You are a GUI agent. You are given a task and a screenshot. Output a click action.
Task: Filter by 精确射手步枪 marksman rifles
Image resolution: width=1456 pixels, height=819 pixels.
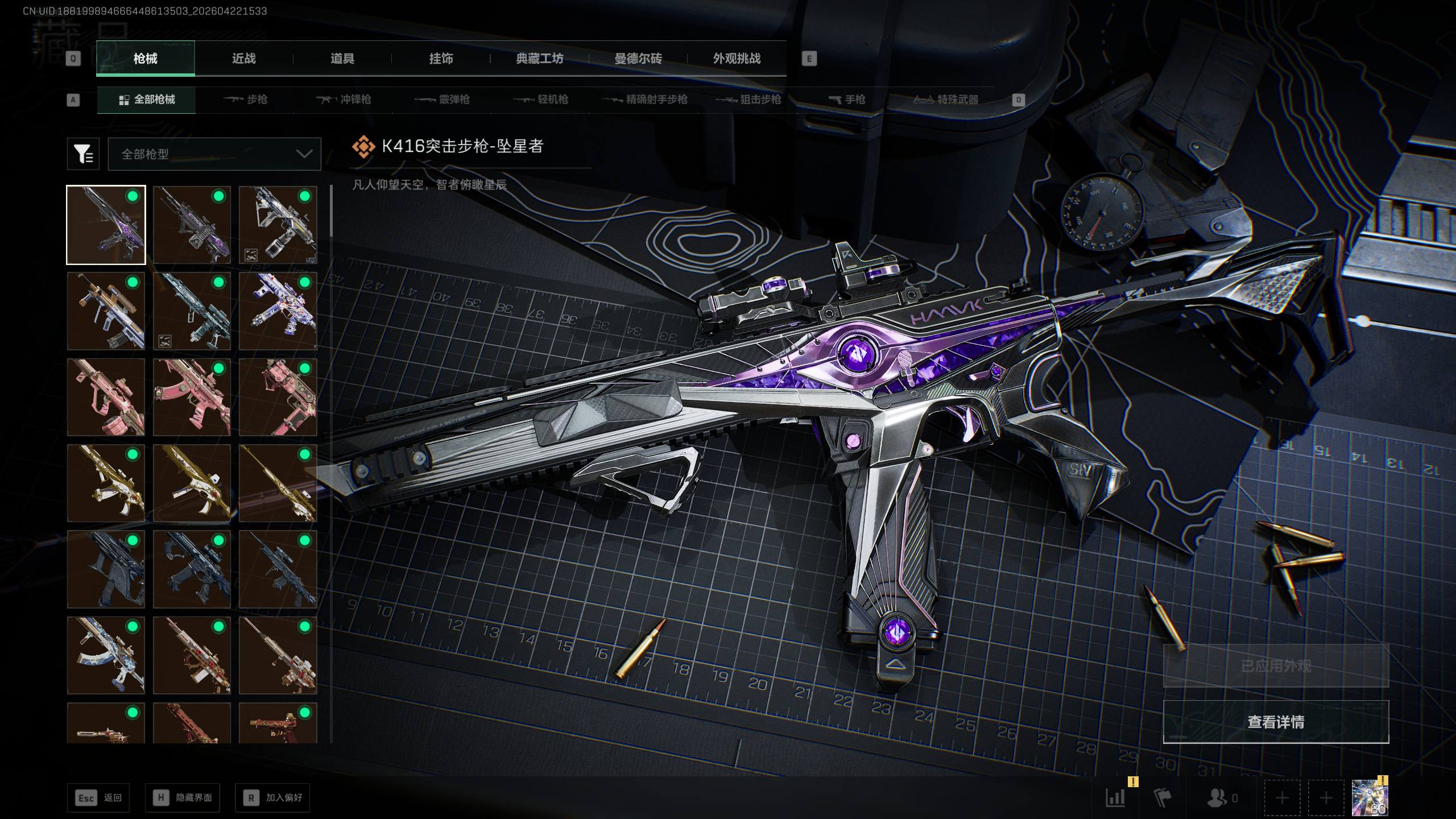(x=645, y=100)
